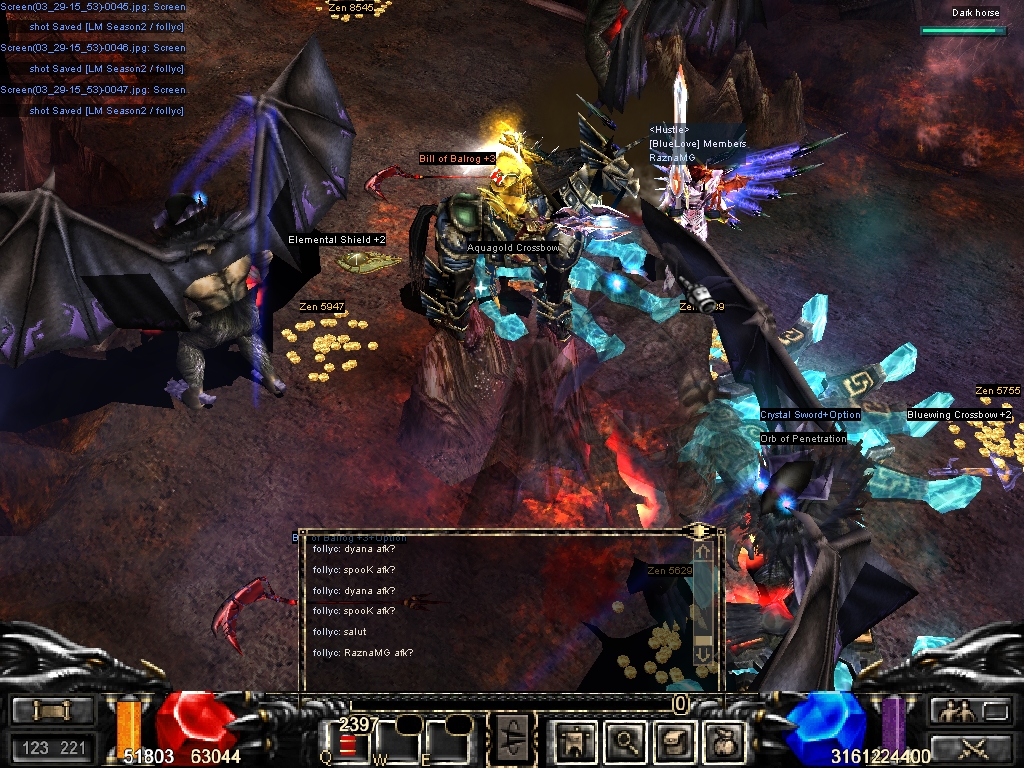The height and width of the screenshot is (768, 1024).
Task: Open the skill selection slot with the bow icon
Action: [x=512, y=741]
